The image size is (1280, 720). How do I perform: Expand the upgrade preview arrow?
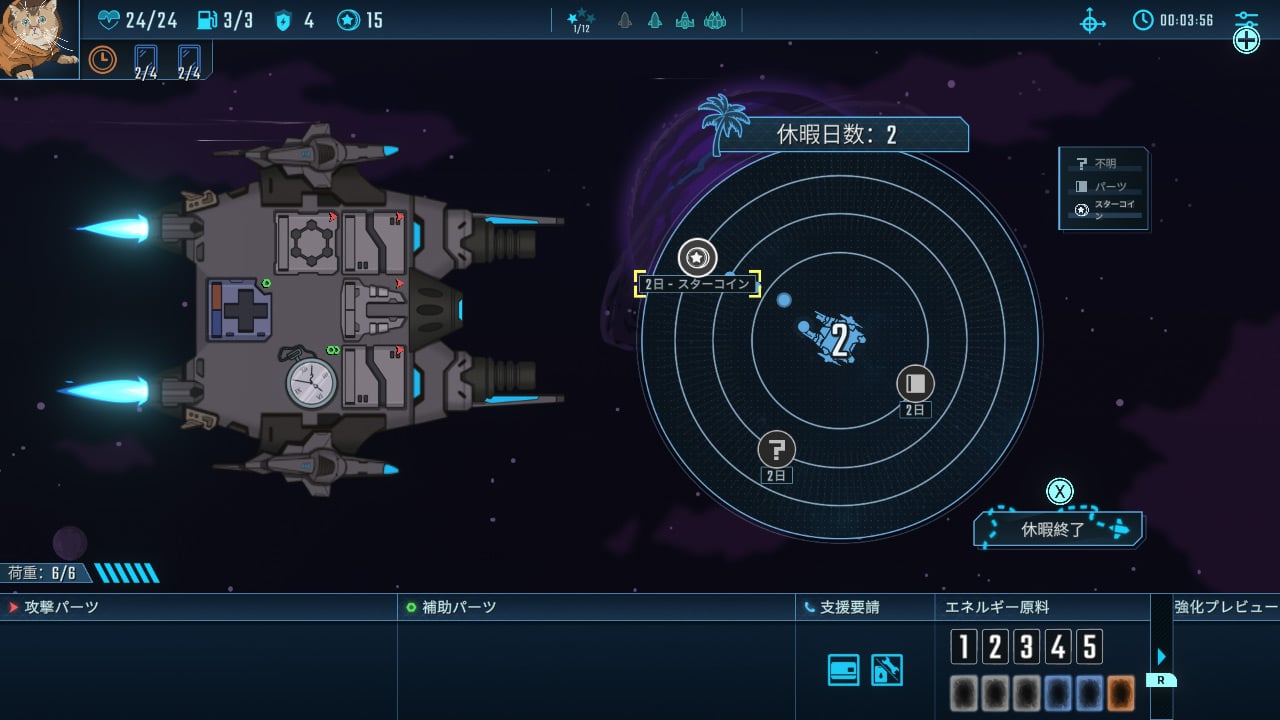pos(1161,657)
